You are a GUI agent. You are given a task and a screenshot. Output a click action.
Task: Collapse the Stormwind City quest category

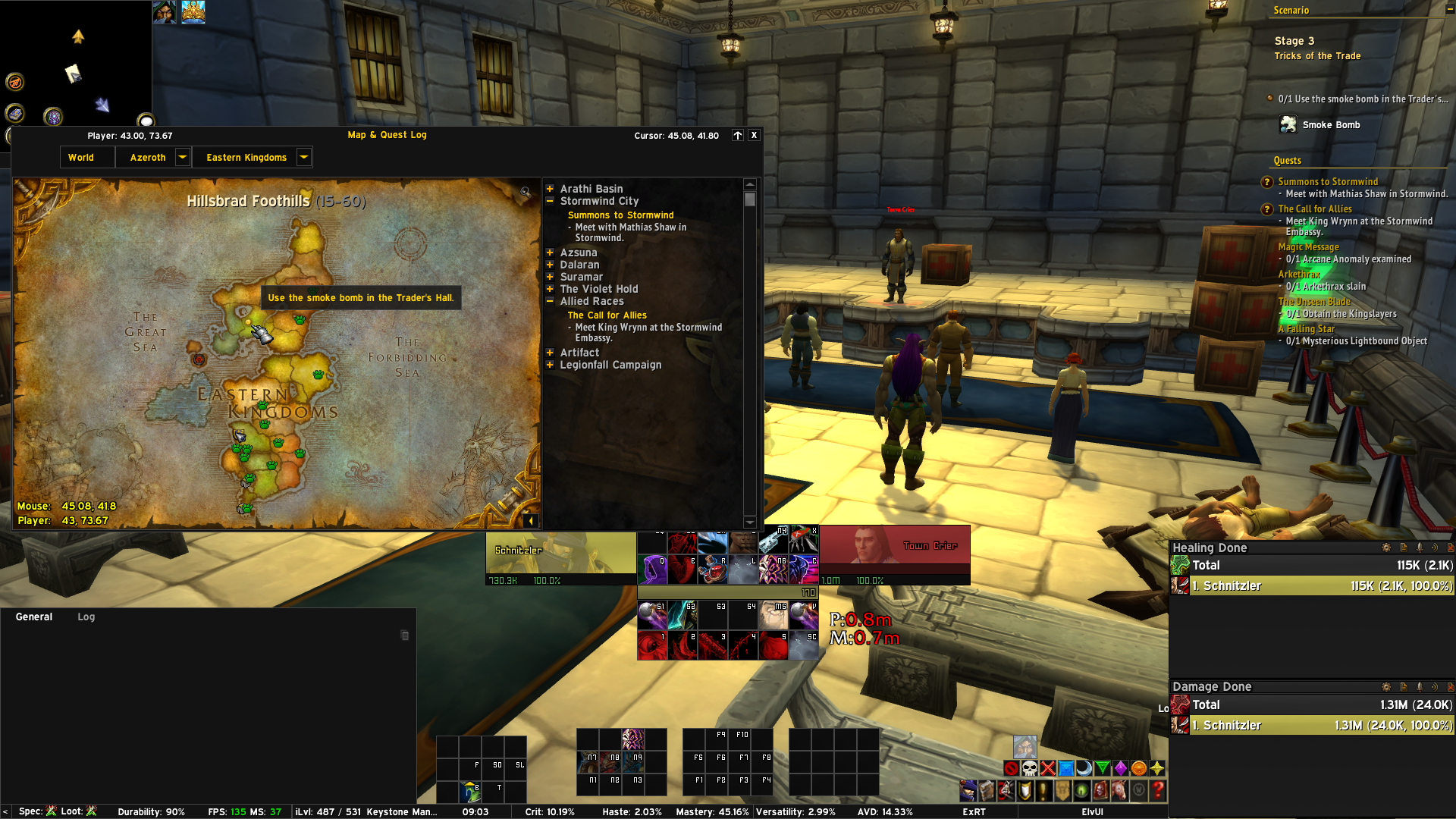550,201
